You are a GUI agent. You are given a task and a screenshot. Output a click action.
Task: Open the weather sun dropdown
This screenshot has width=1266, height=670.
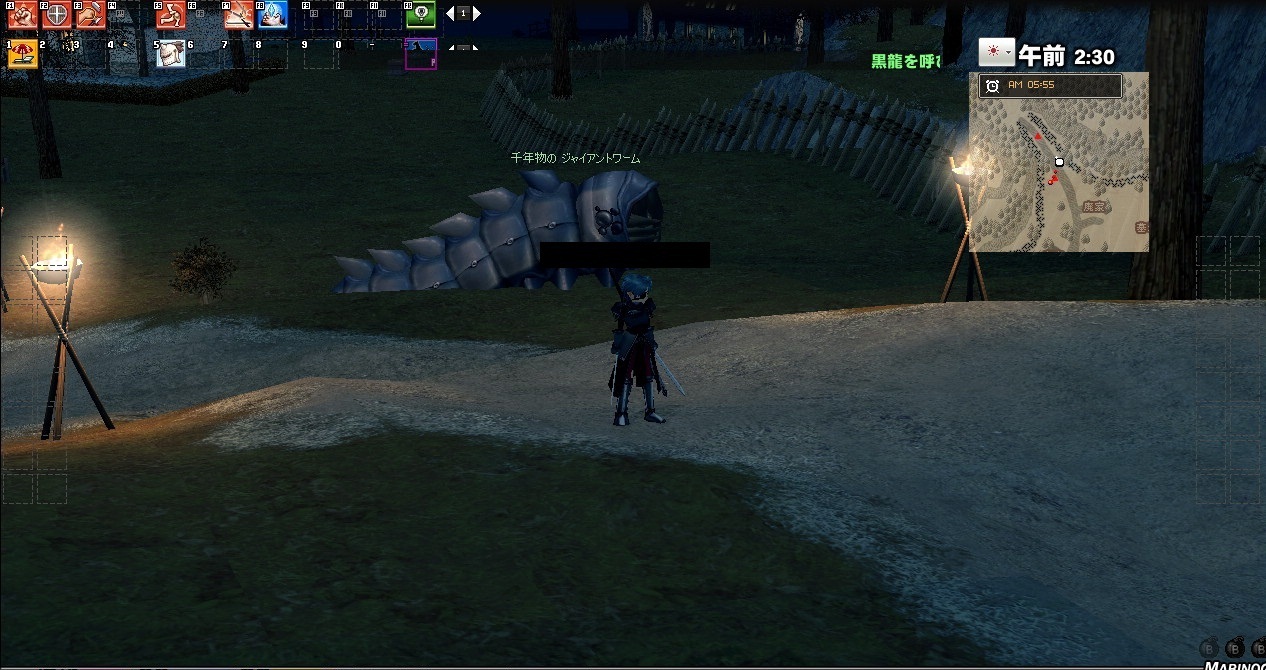pyautogui.click(x=996, y=54)
